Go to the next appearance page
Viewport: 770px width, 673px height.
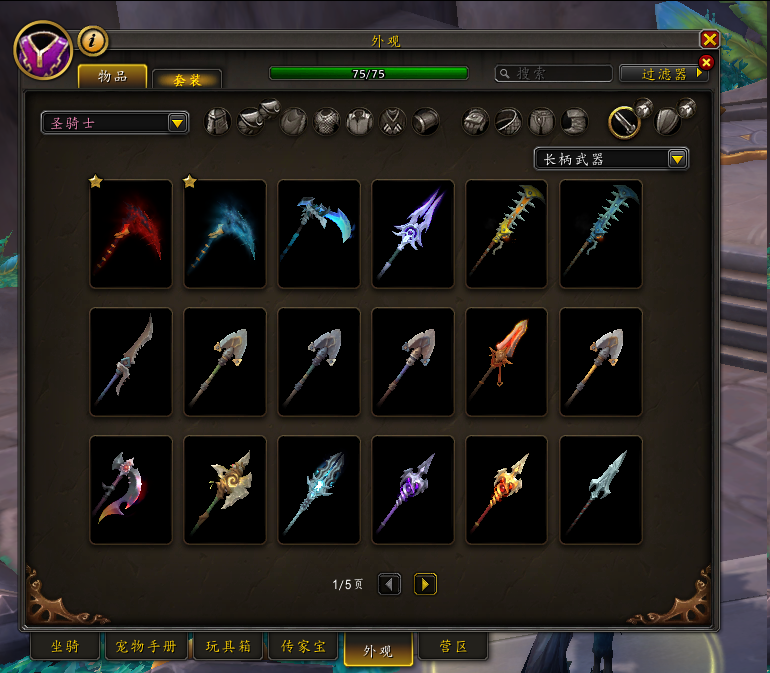pyautogui.click(x=425, y=584)
